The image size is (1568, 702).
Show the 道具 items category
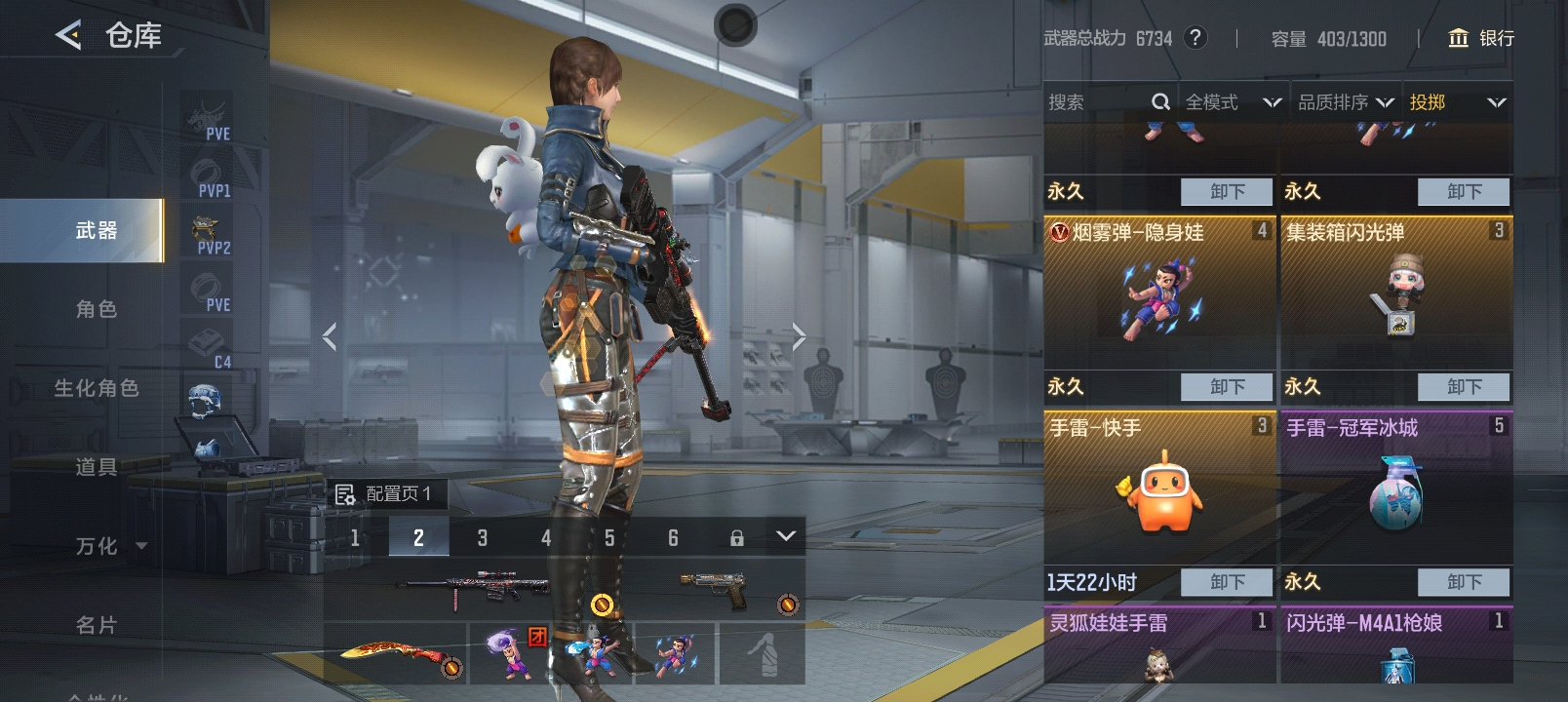pyautogui.click(x=96, y=467)
